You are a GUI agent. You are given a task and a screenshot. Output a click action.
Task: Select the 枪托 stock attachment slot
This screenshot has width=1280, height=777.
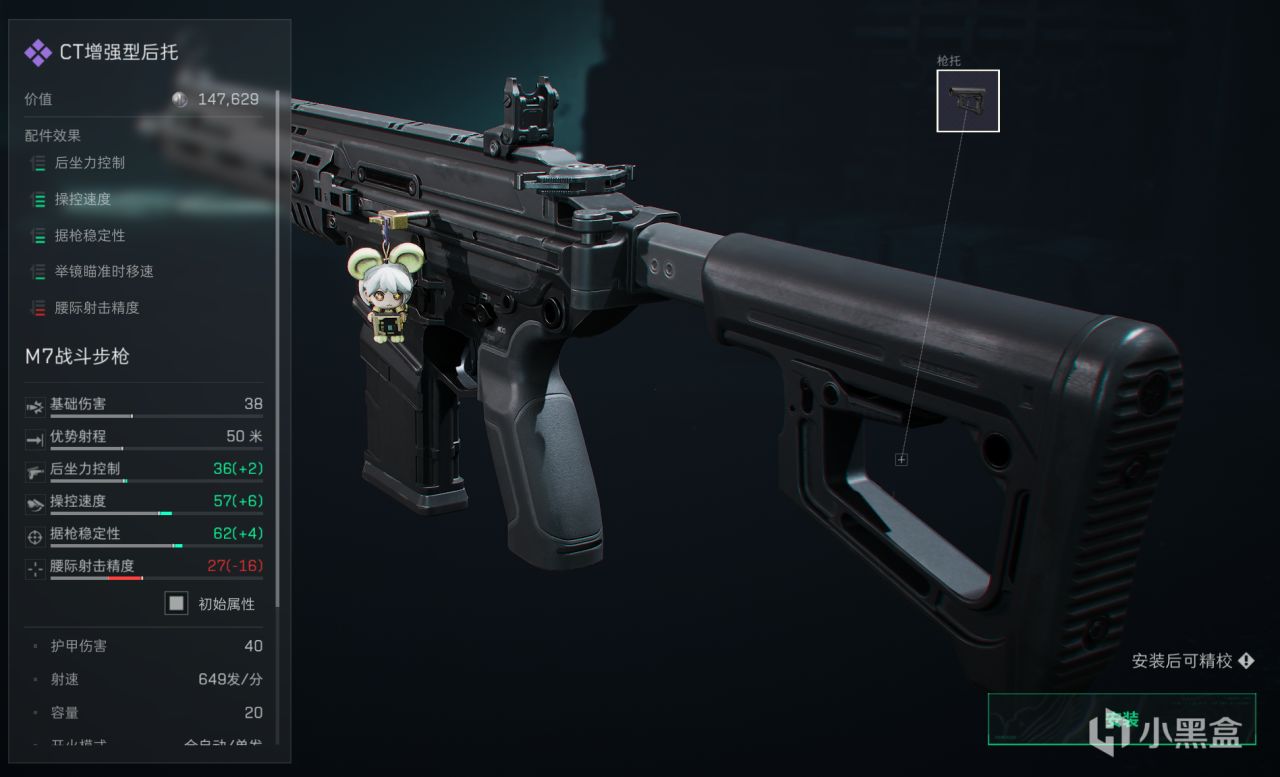967,100
